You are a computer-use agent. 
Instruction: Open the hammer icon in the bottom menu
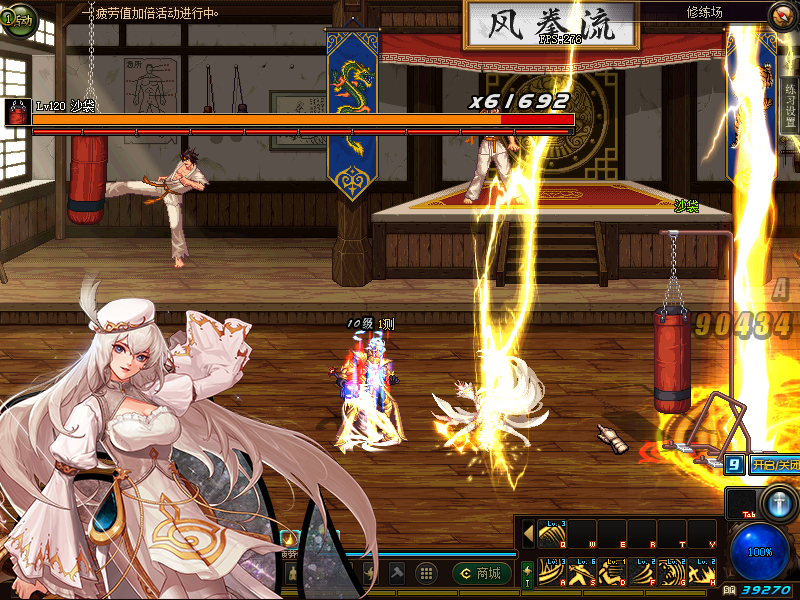click(x=397, y=573)
